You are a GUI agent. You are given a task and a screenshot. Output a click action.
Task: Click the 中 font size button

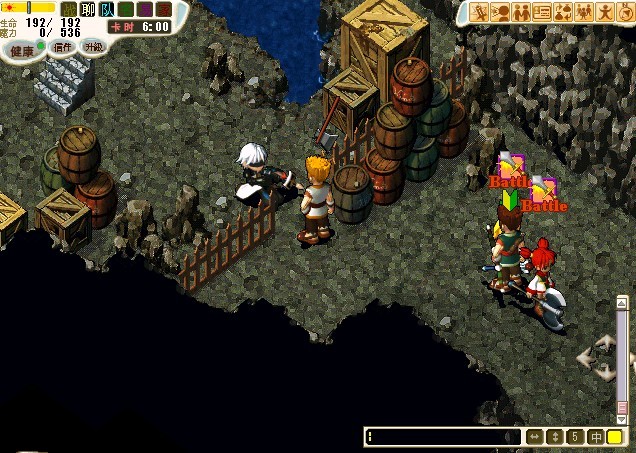point(595,437)
